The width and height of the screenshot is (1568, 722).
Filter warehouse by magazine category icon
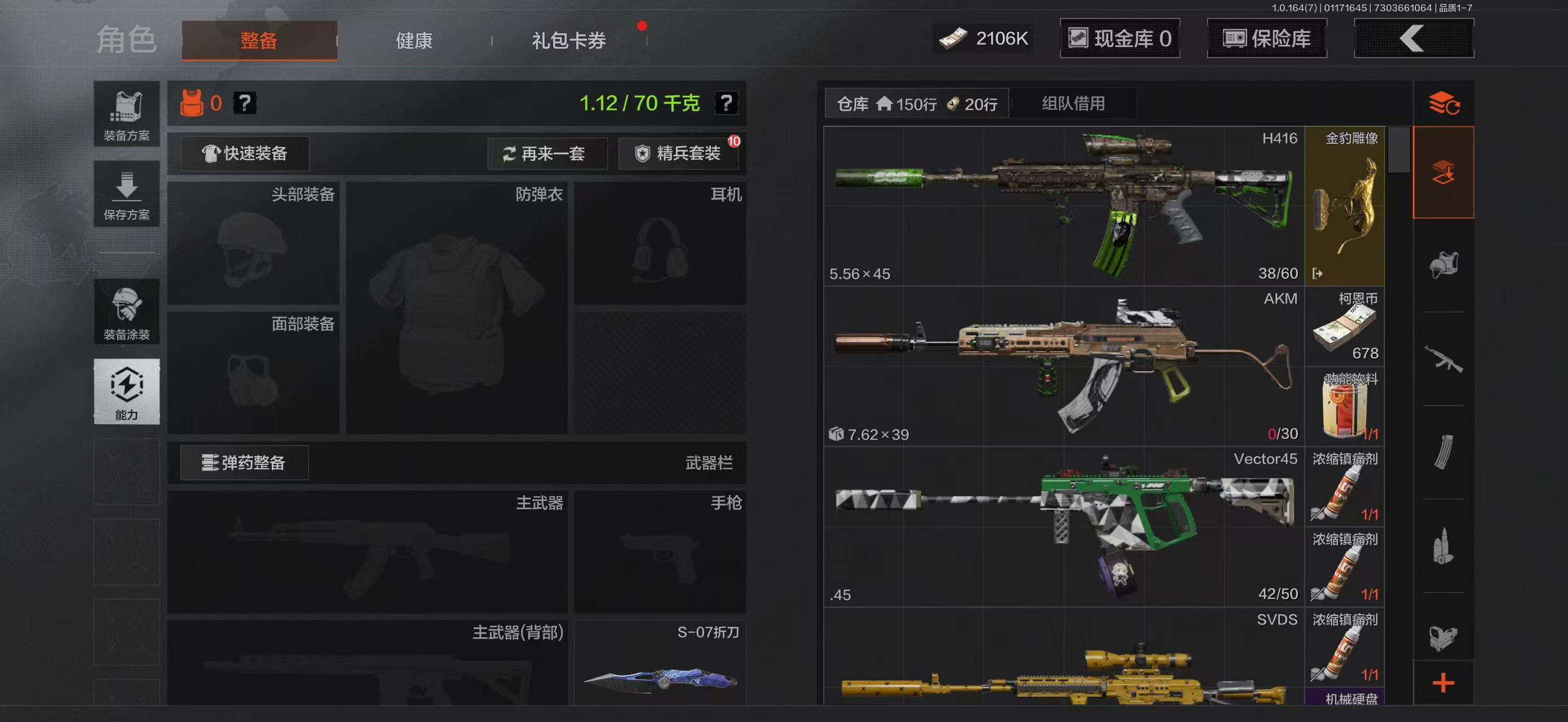coord(1445,446)
